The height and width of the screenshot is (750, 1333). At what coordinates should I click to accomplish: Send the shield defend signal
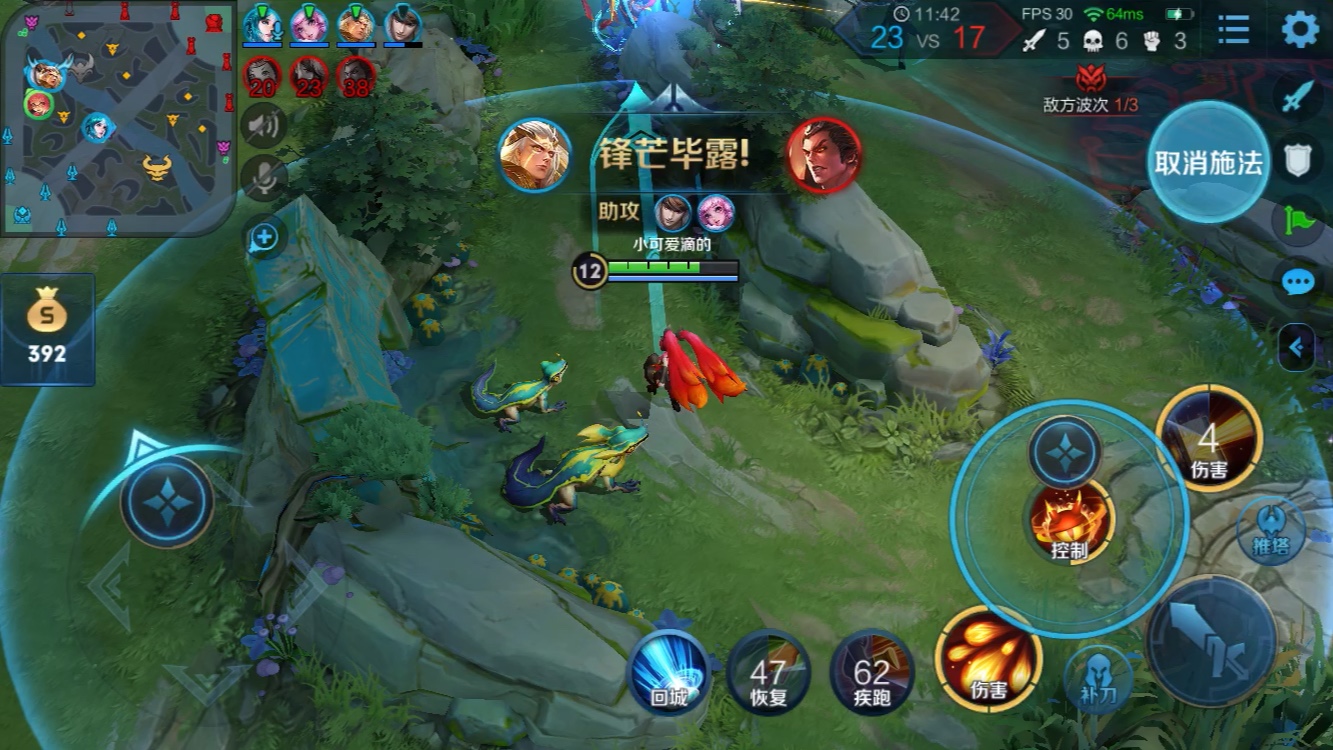coord(1297,158)
